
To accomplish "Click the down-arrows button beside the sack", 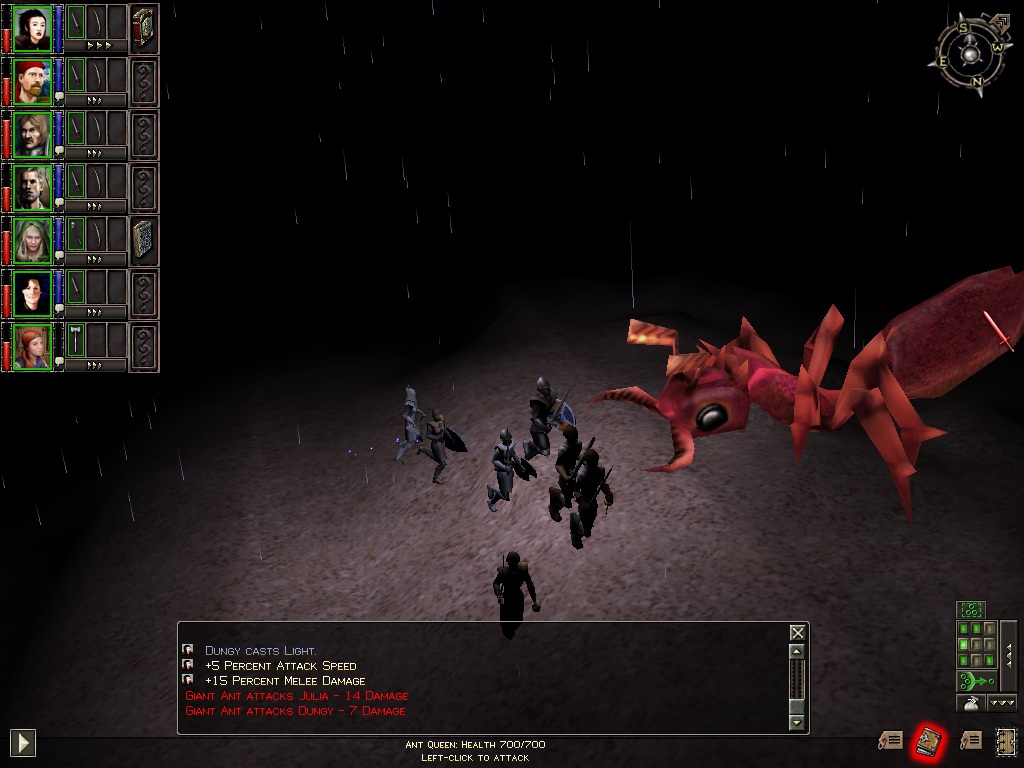I will click(1002, 704).
